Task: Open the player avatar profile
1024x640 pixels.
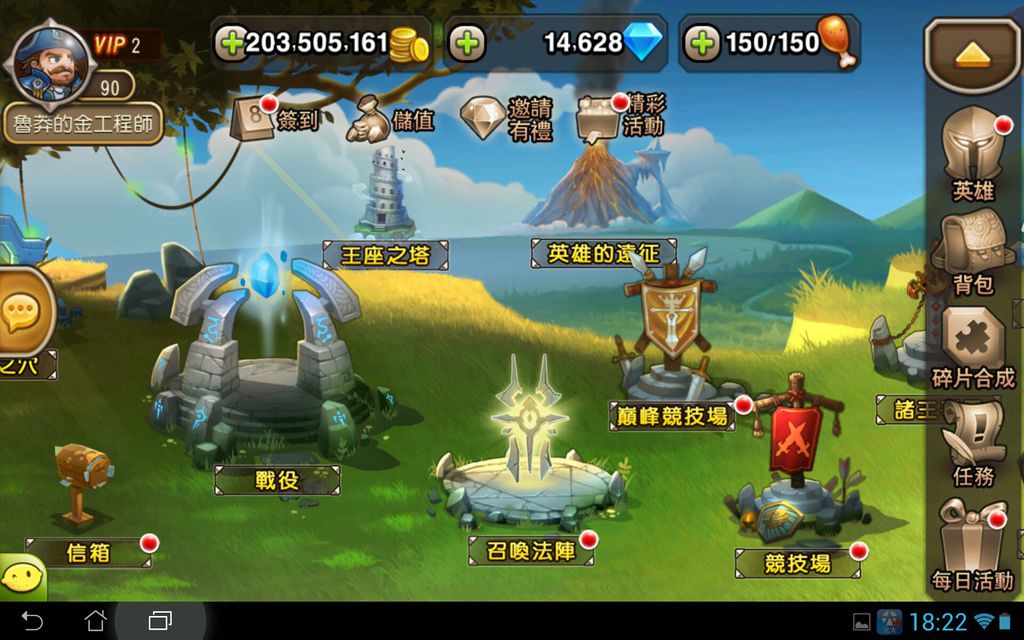Action: coord(48,62)
